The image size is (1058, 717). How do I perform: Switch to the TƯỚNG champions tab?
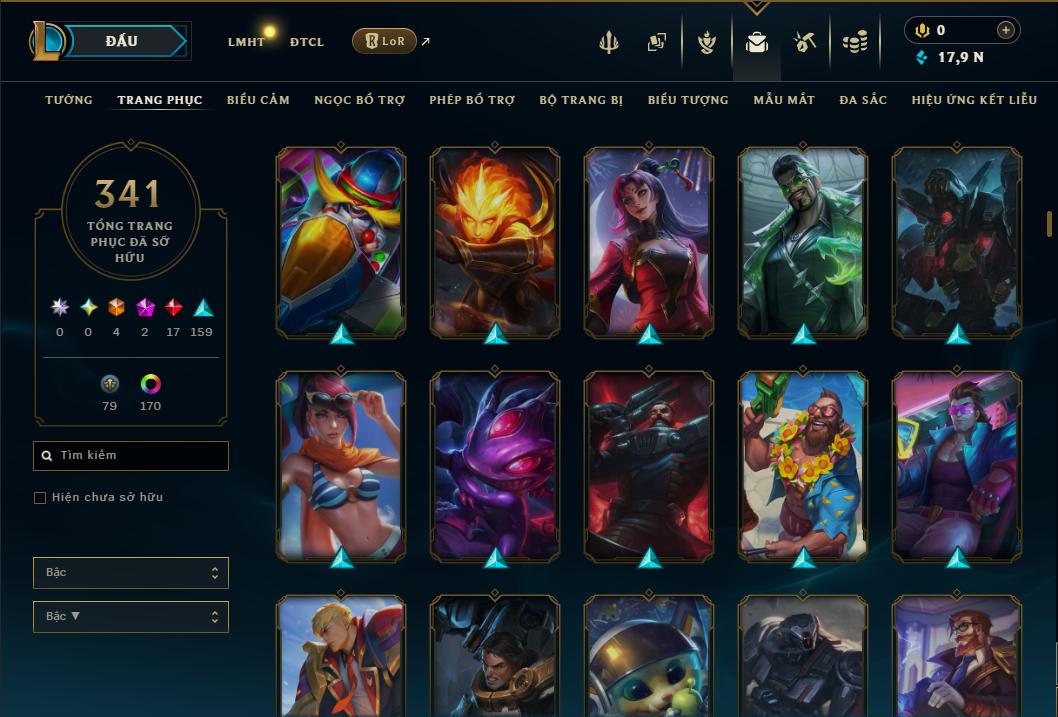click(x=69, y=100)
